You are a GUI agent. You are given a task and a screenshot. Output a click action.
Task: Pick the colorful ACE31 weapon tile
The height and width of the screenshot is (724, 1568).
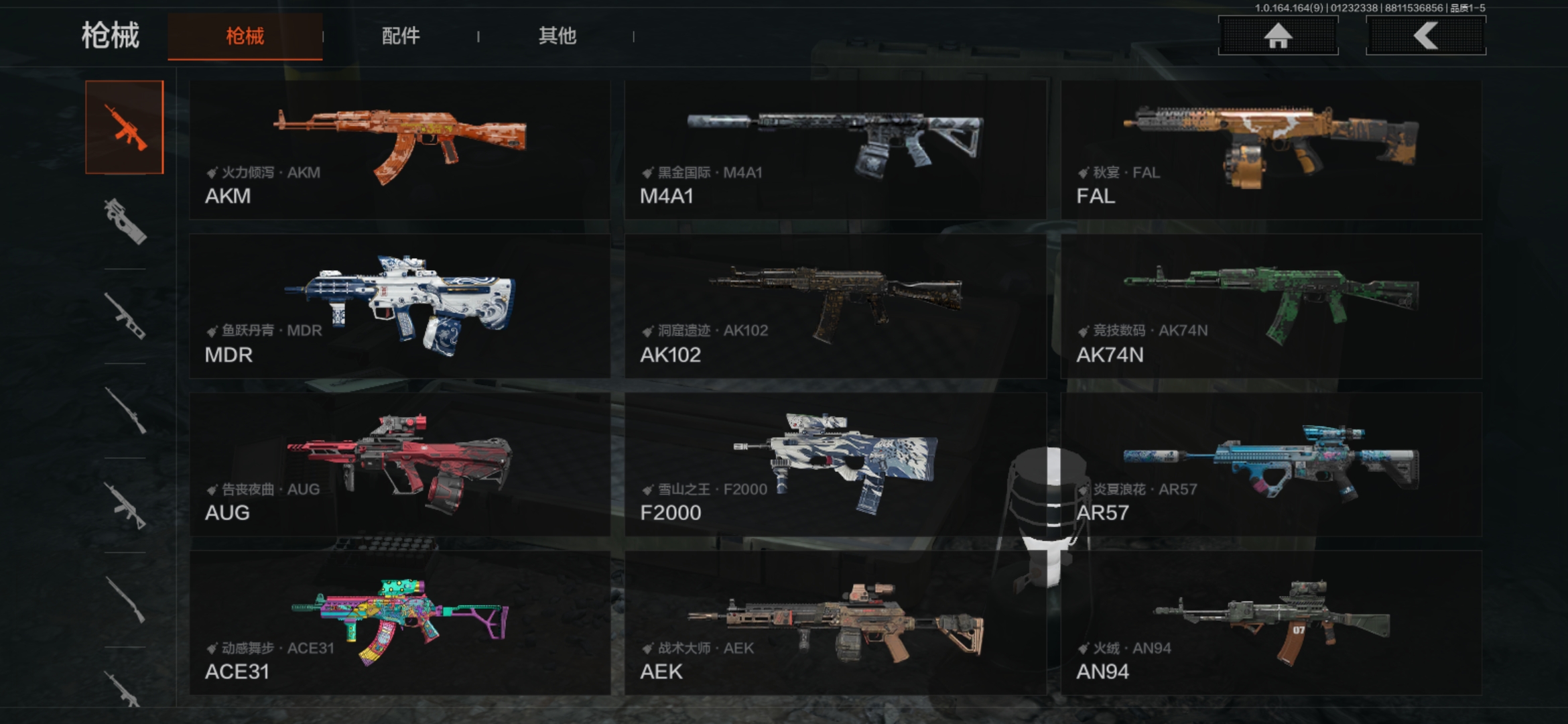(x=399, y=623)
